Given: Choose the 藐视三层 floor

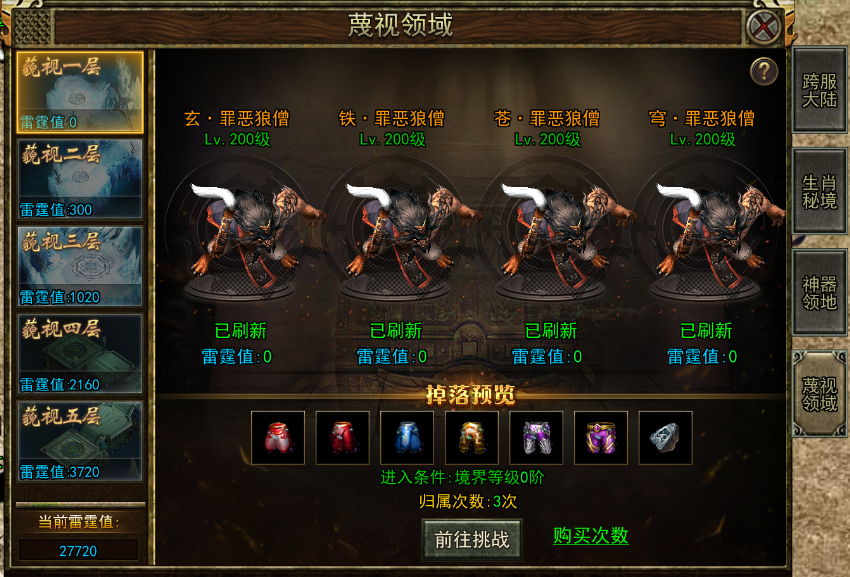Looking at the screenshot, I should (x=80, y=266).
